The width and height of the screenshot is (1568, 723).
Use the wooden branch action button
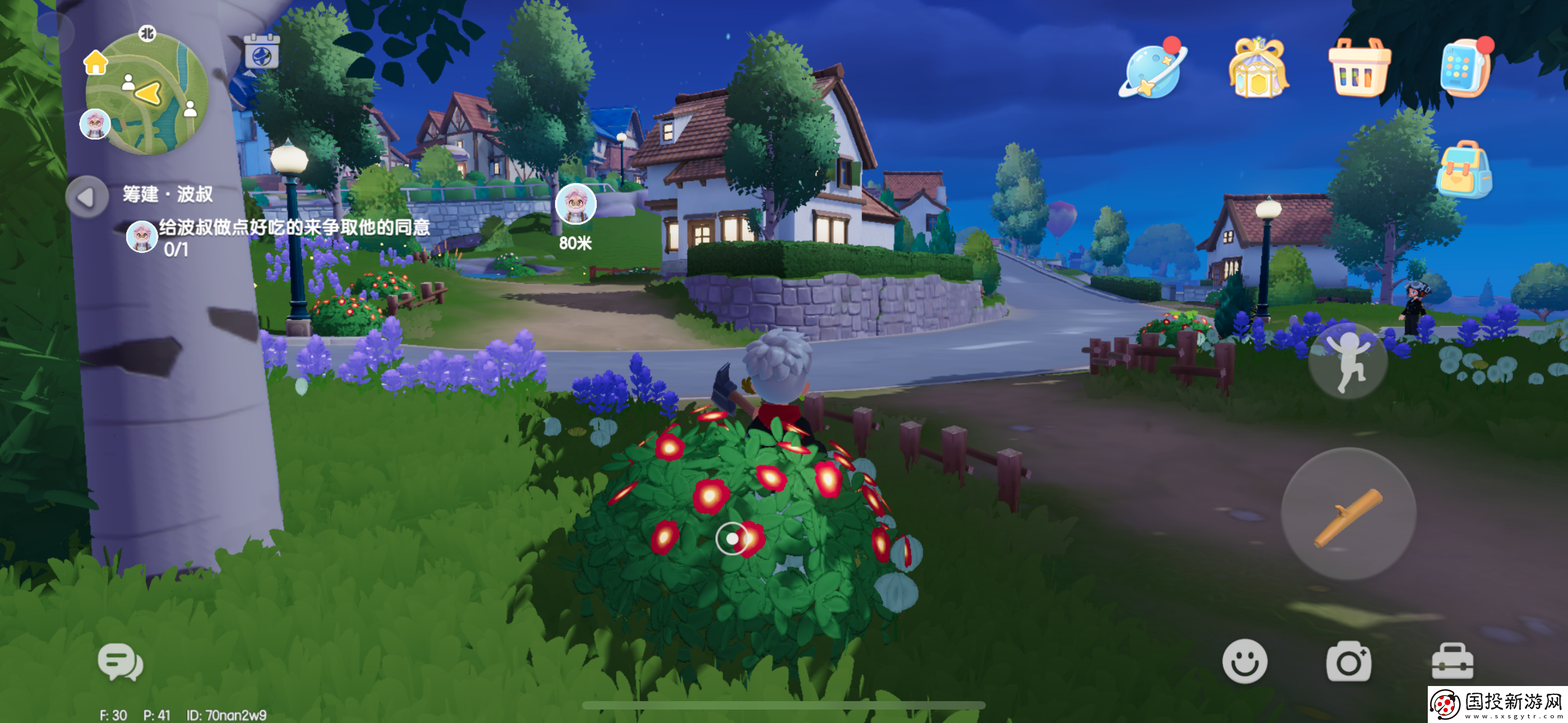tap(1348, 516)
